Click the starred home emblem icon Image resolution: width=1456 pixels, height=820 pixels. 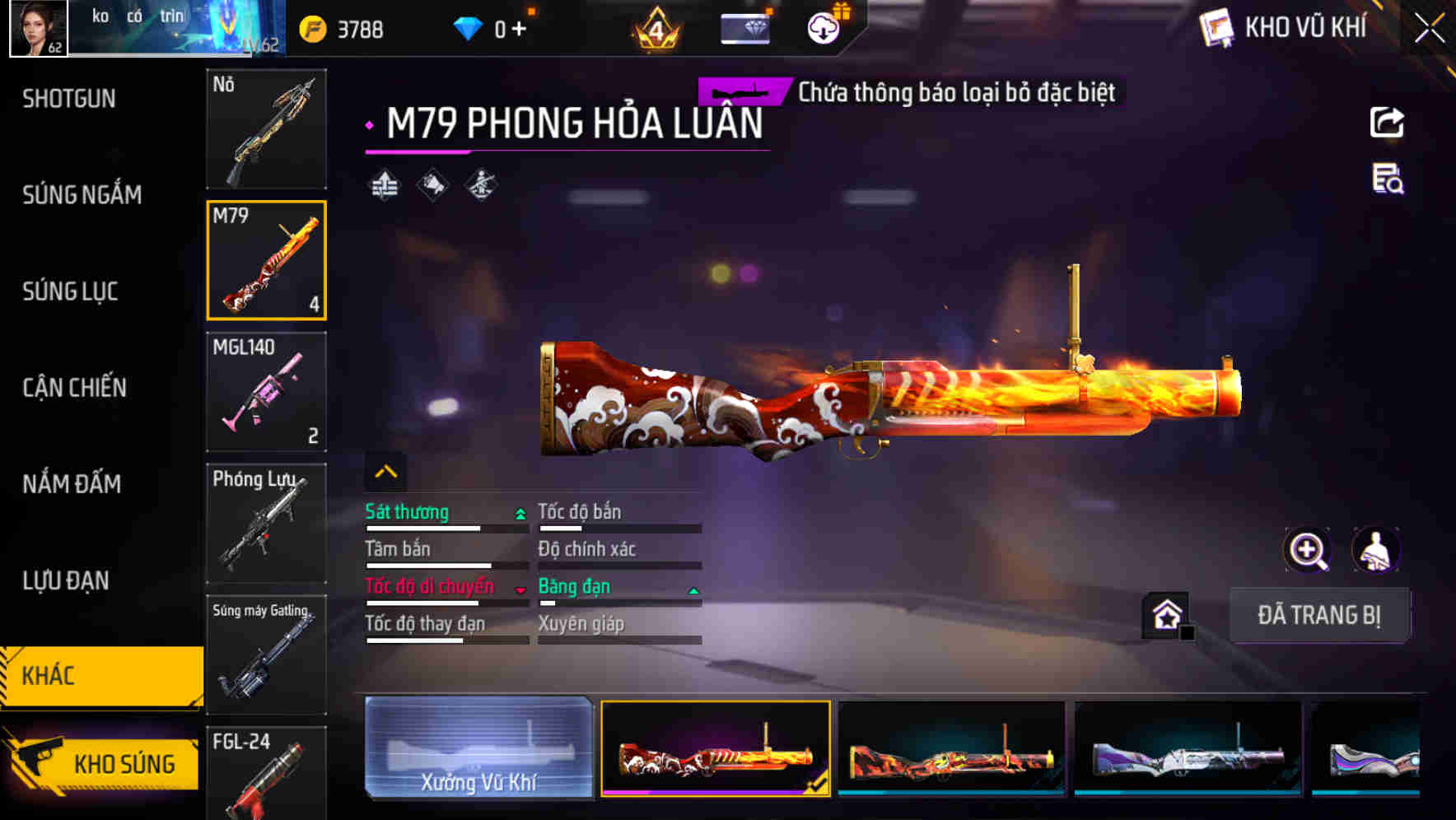tap(1166, 614)
